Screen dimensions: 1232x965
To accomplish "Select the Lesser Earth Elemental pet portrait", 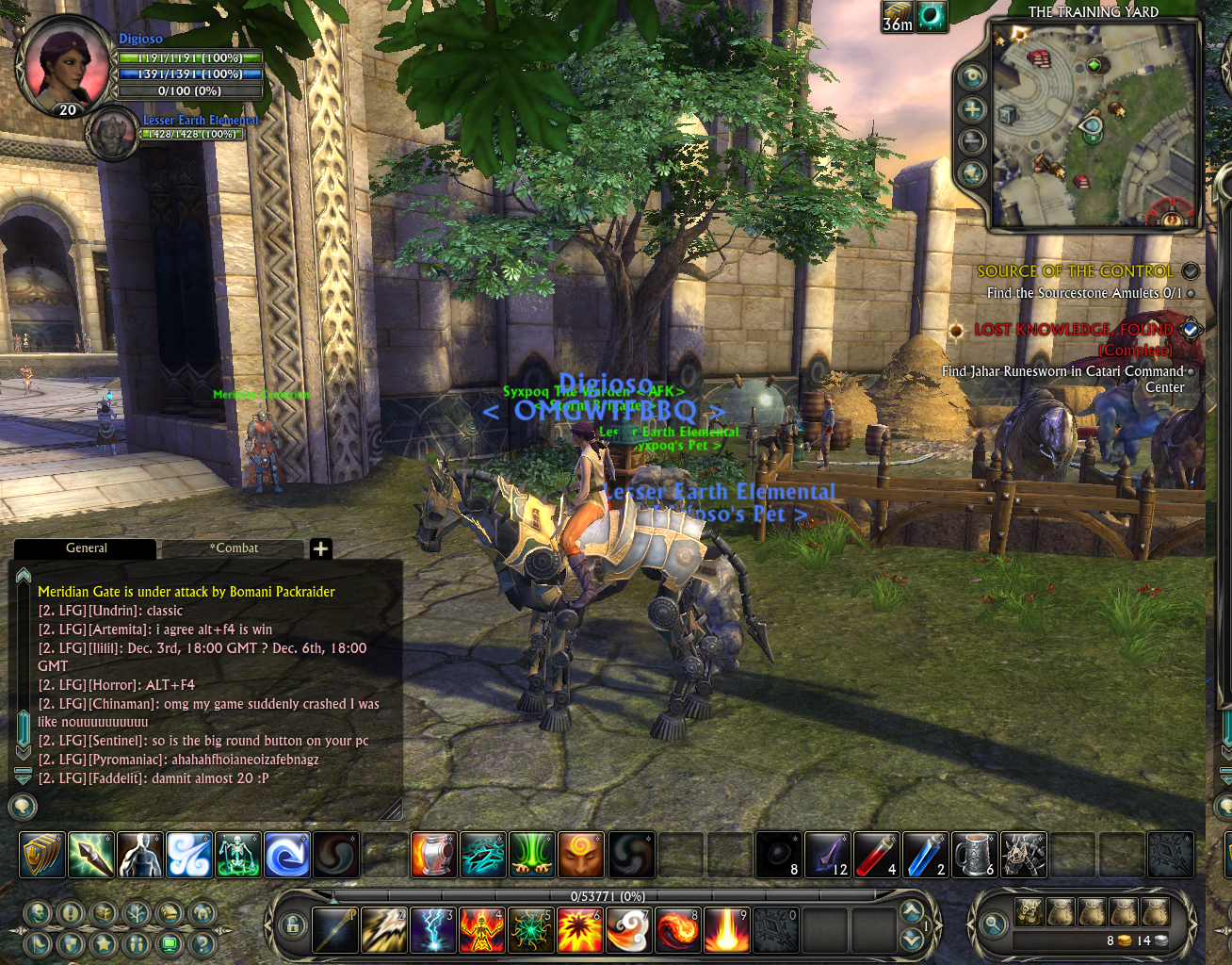I will point(113,135).
